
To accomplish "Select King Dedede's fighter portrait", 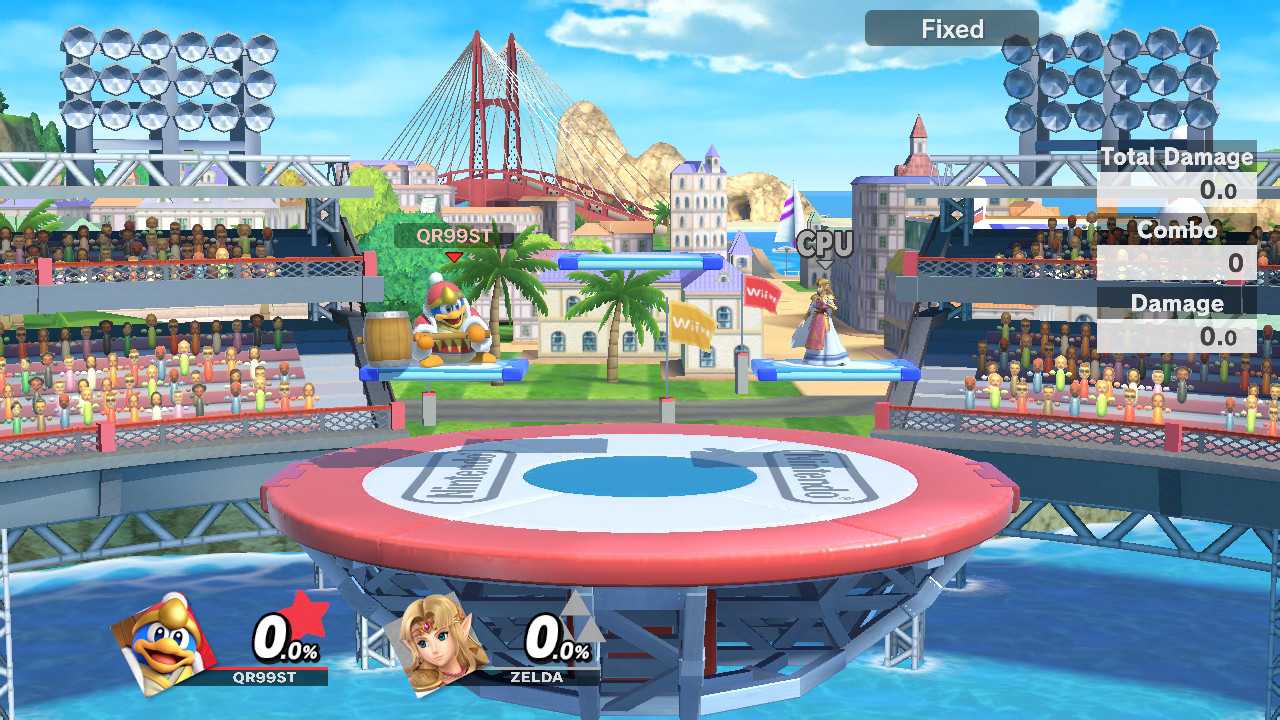I will pyautogui.click(x=163, y=643).
